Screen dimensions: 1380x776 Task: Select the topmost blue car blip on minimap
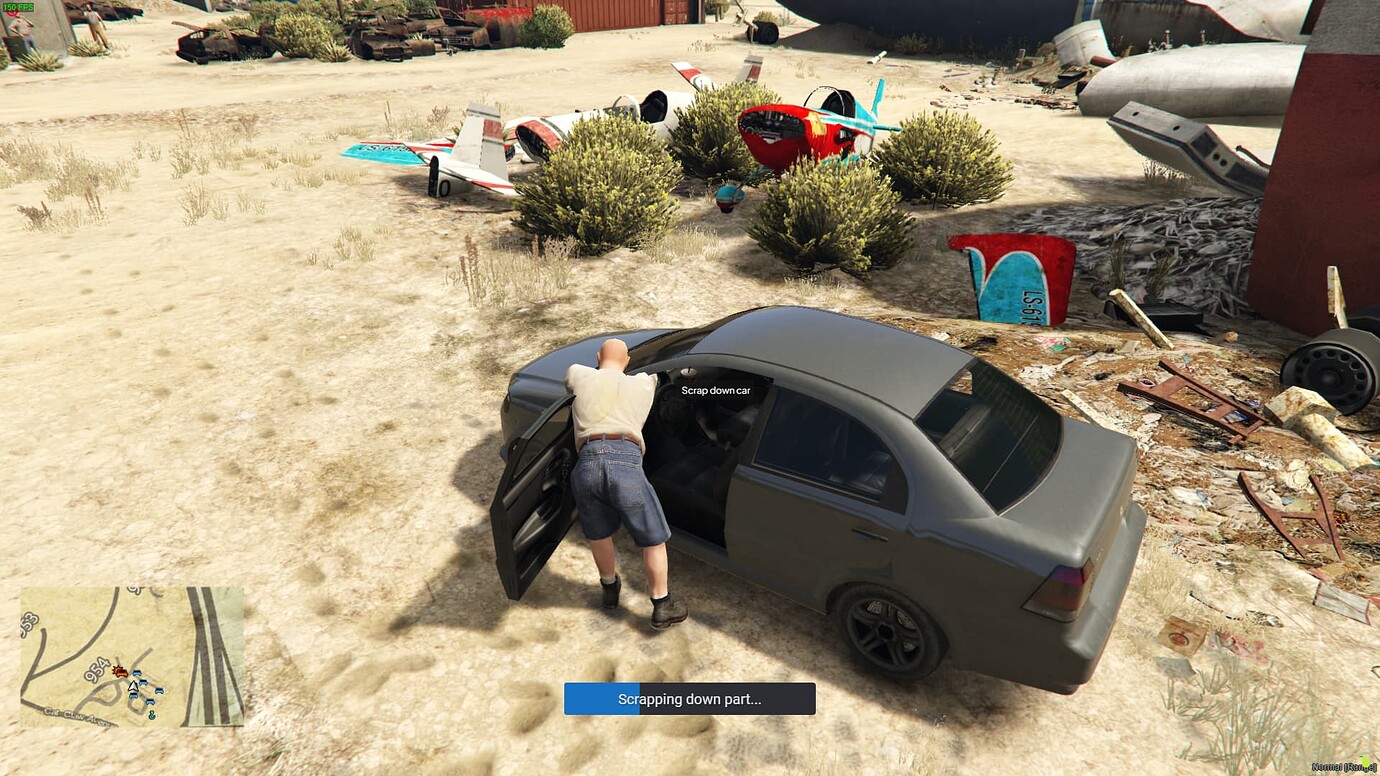click(137, 673)
